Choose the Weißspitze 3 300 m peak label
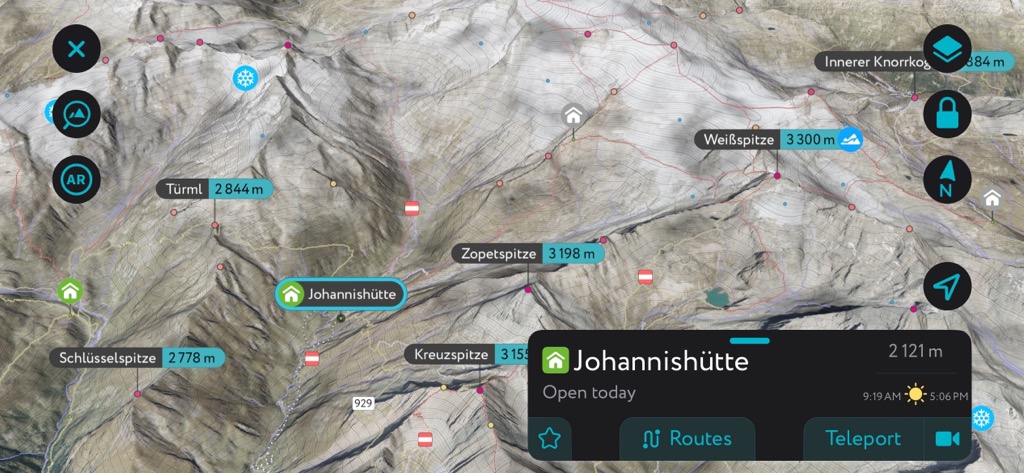1024x473 pixels. tap(767, 140)
